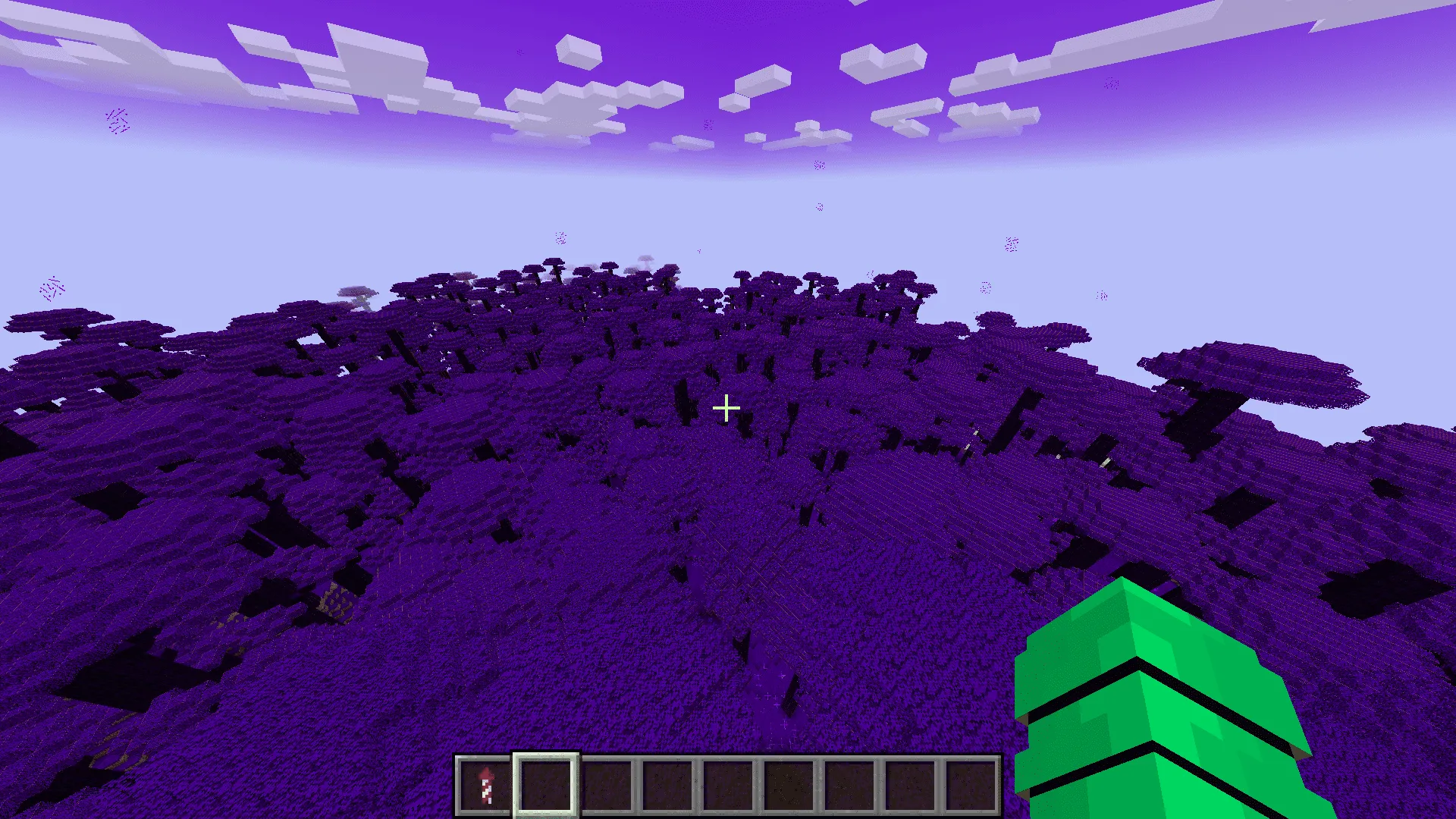Click the crosshair at screen center
1456x819 pixels.
pyautogui.click(x=727, y=408)
